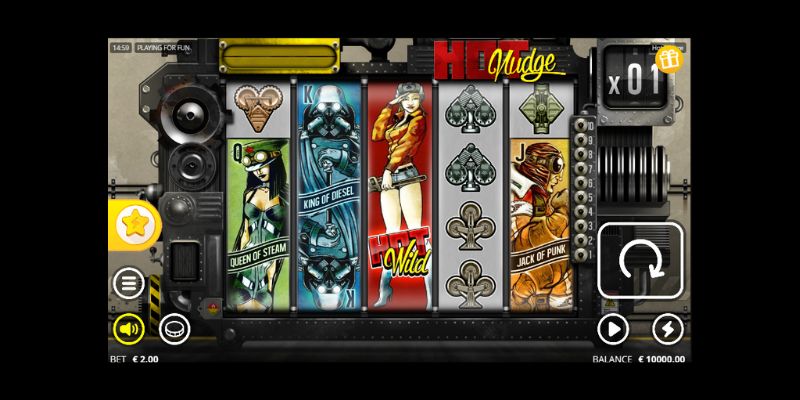Open the hamburger menu
The width and height of the screenshot is (800, 400).
click(x=128, y=284)
